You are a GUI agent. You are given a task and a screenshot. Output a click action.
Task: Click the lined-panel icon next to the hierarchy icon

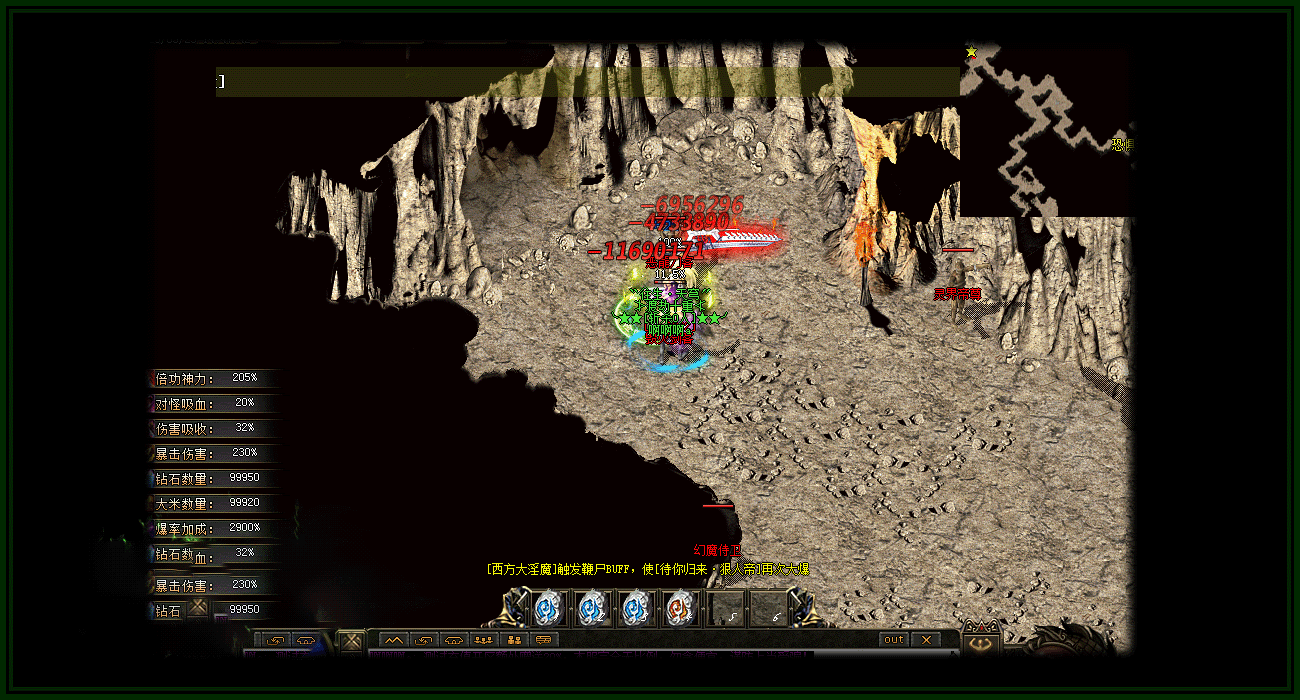[544, 640]
